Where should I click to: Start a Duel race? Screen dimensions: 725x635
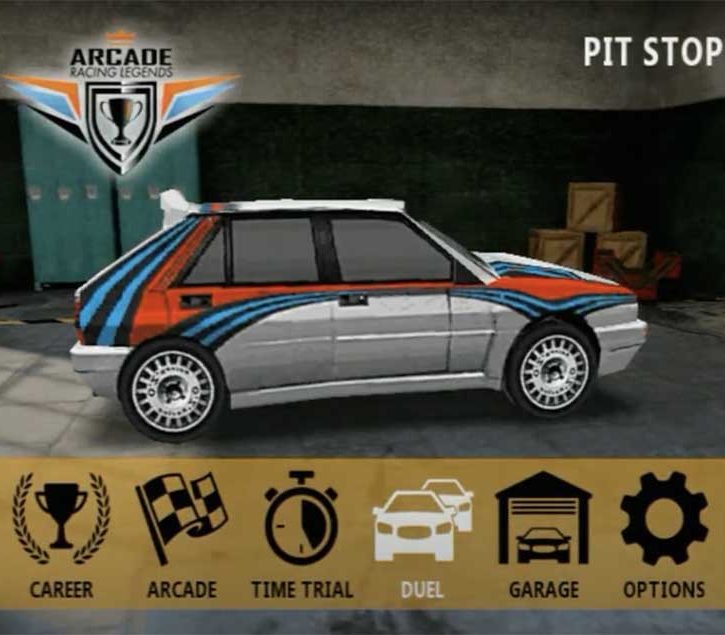[x=422, y=525]
